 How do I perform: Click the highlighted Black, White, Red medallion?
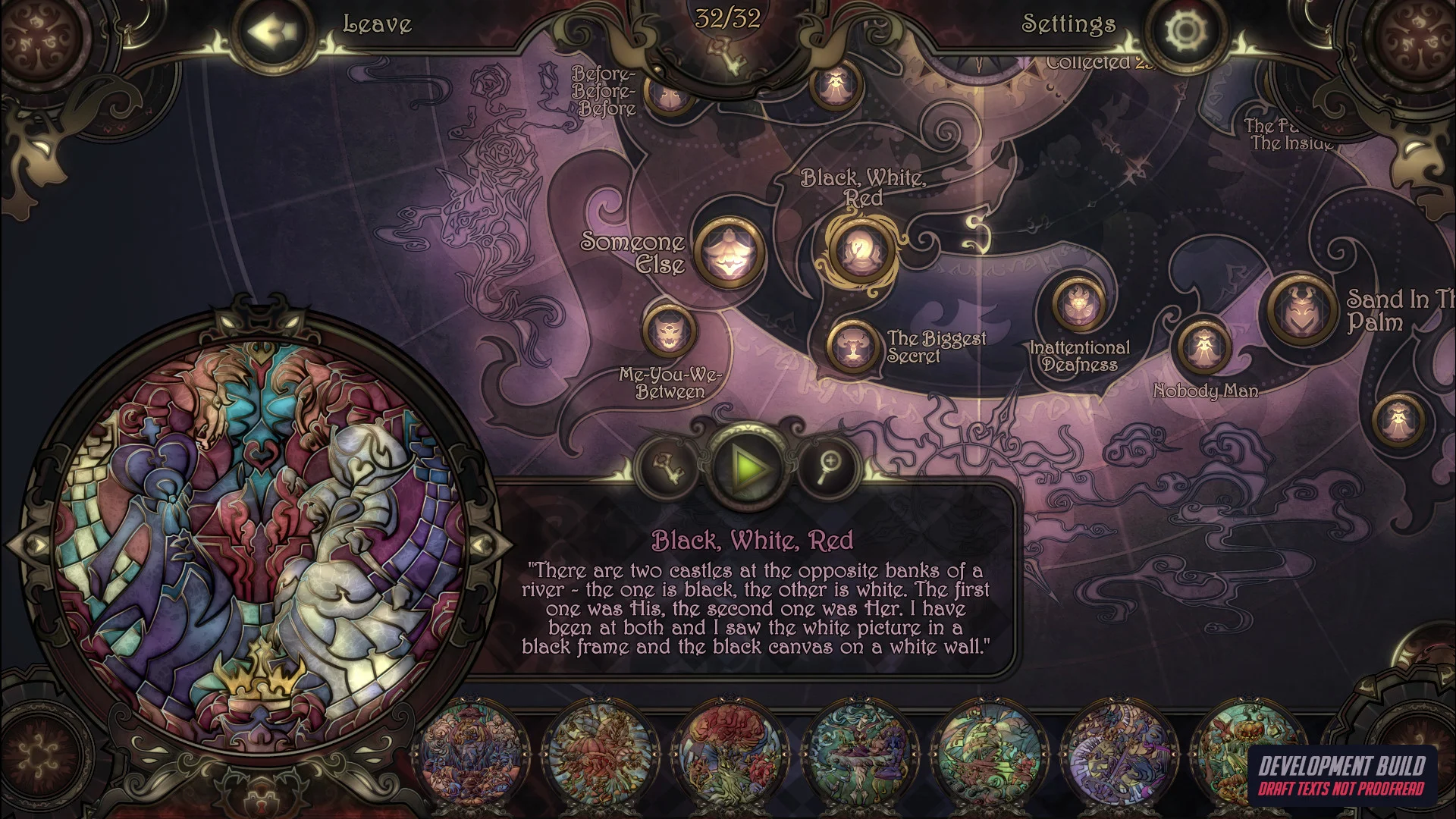(861, 250)
